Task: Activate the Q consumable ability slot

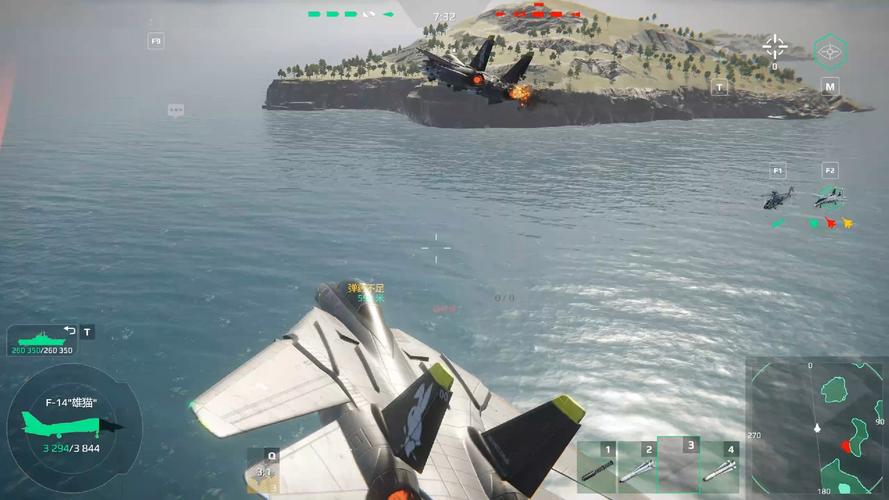Action: [x=264, y=470]
